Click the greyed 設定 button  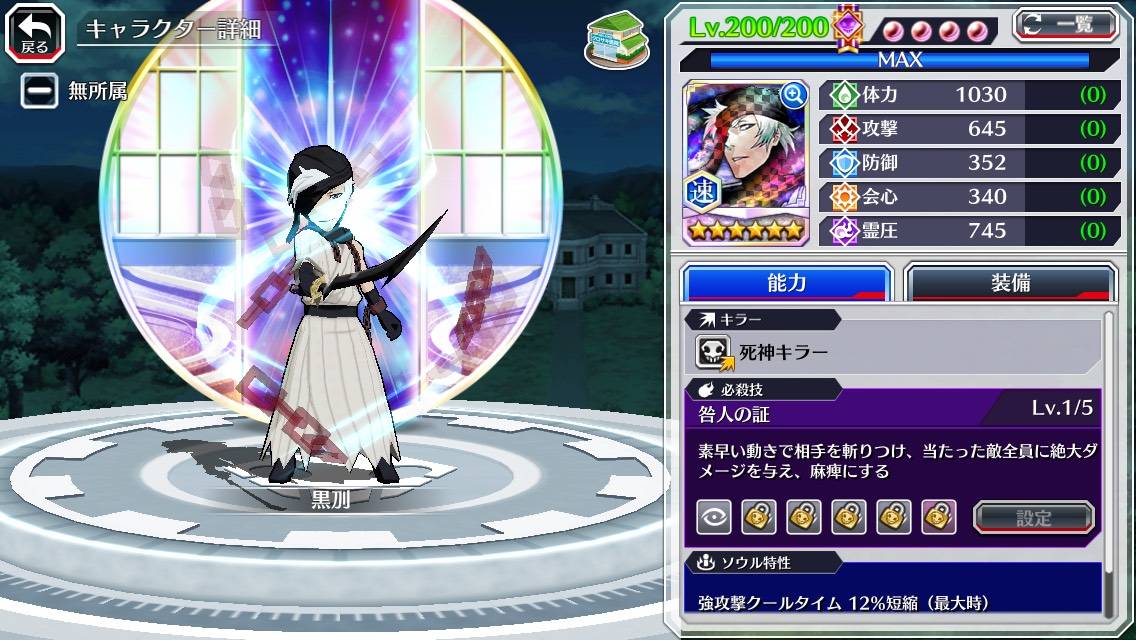[1034, 517]
